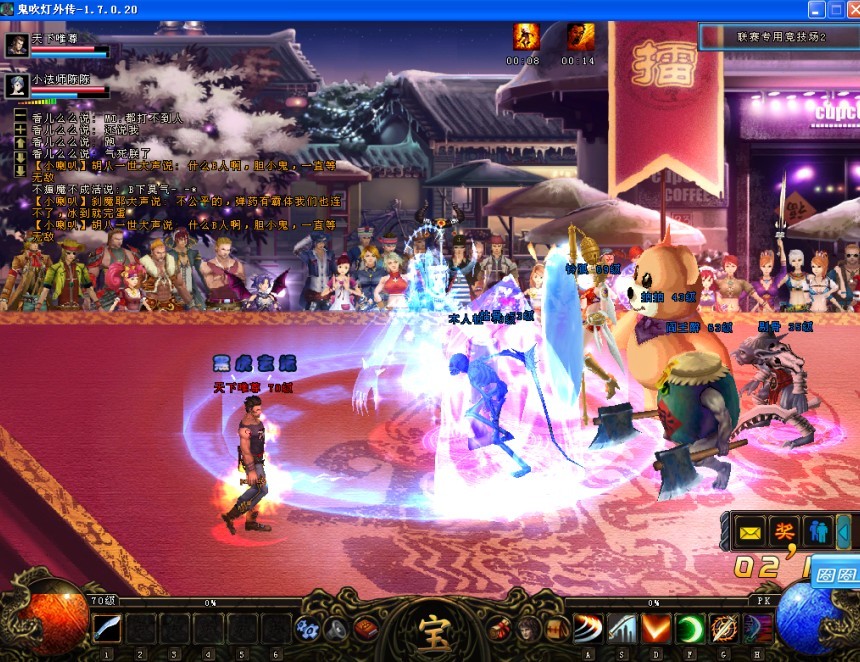Open the 奖 reward icon
This screenshot has height=662, width=860.
(x=783, y=529)
